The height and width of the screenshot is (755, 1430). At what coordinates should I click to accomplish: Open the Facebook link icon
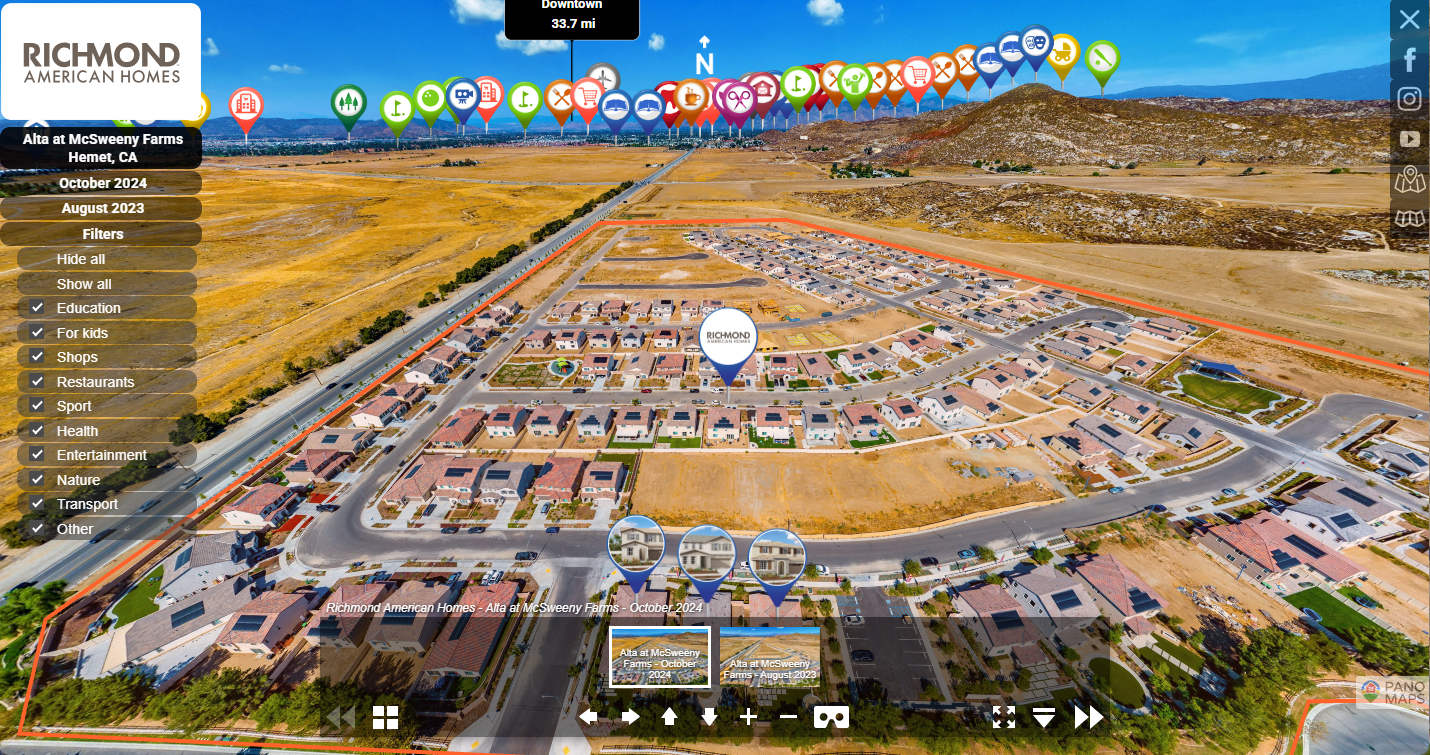click(x=1410, y=60)
